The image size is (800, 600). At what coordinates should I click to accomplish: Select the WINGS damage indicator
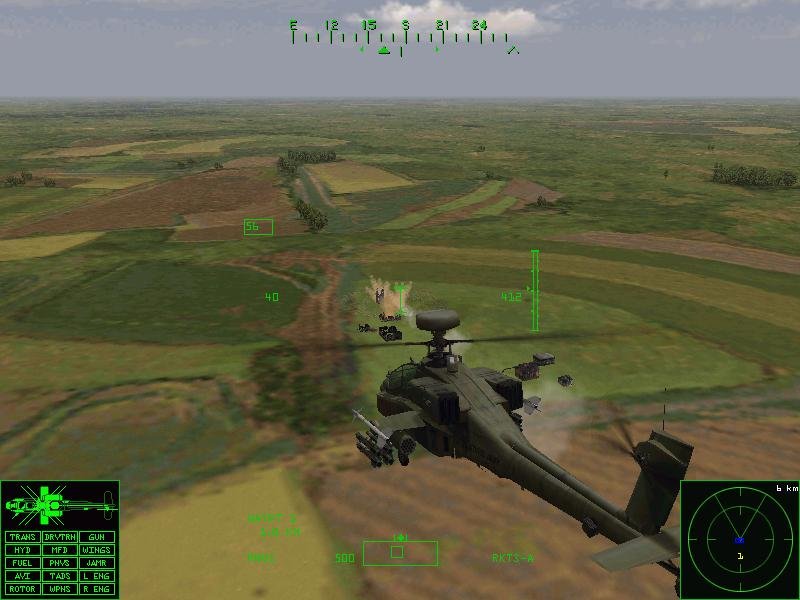96,550
